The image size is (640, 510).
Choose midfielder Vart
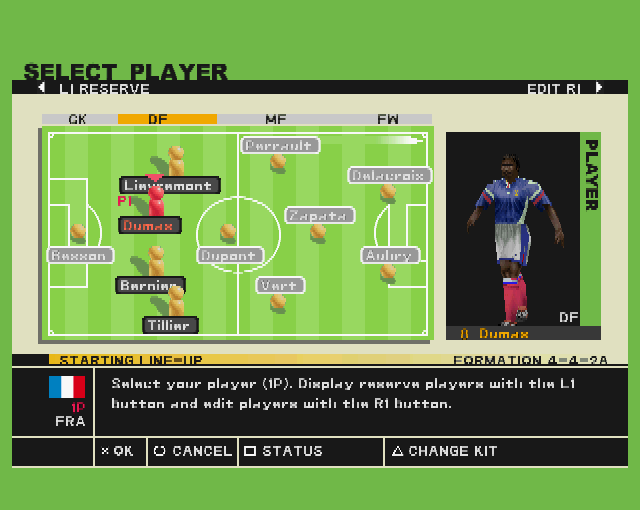point(278,285)
